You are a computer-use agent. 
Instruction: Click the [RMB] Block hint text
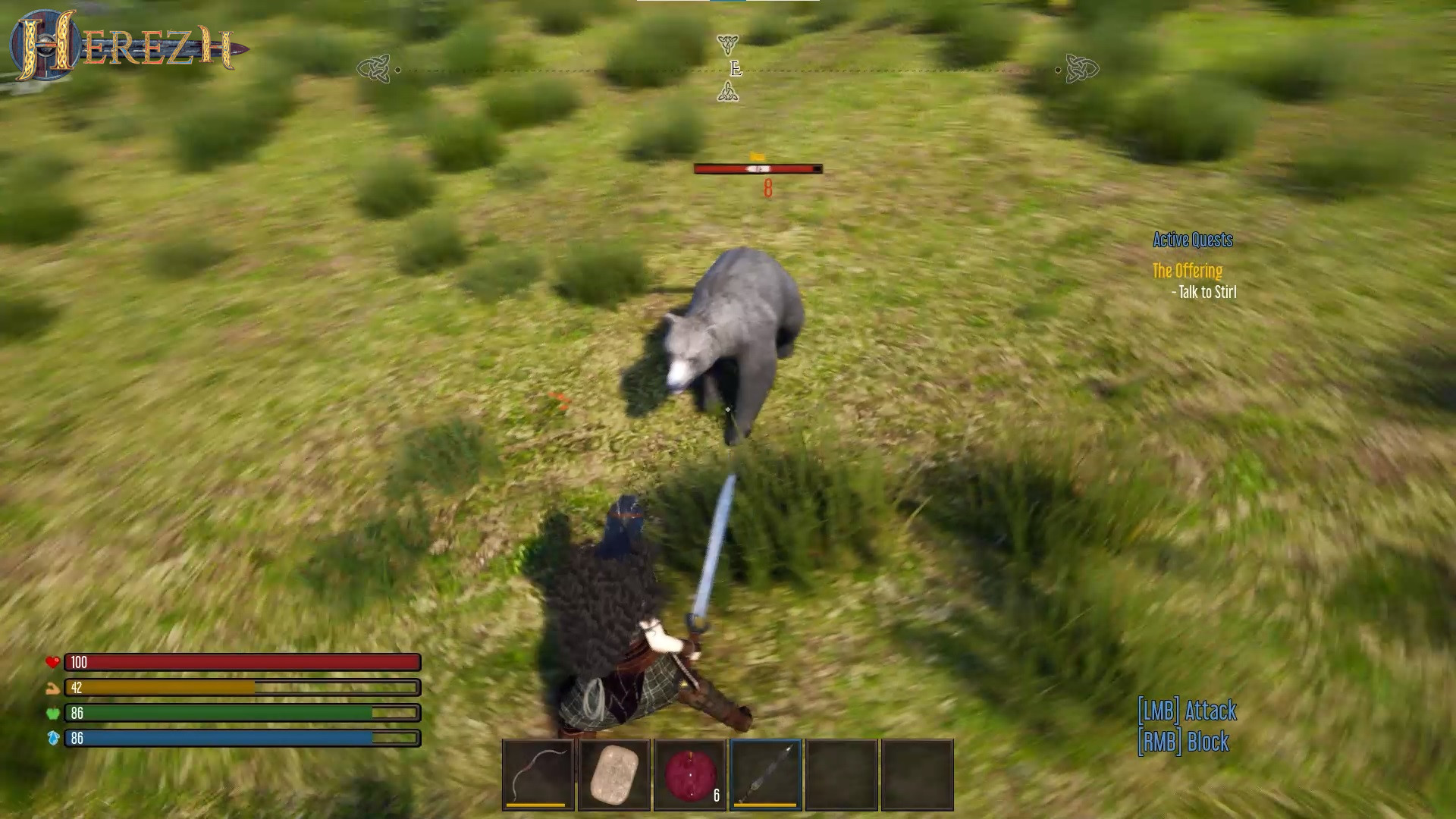1183,743
